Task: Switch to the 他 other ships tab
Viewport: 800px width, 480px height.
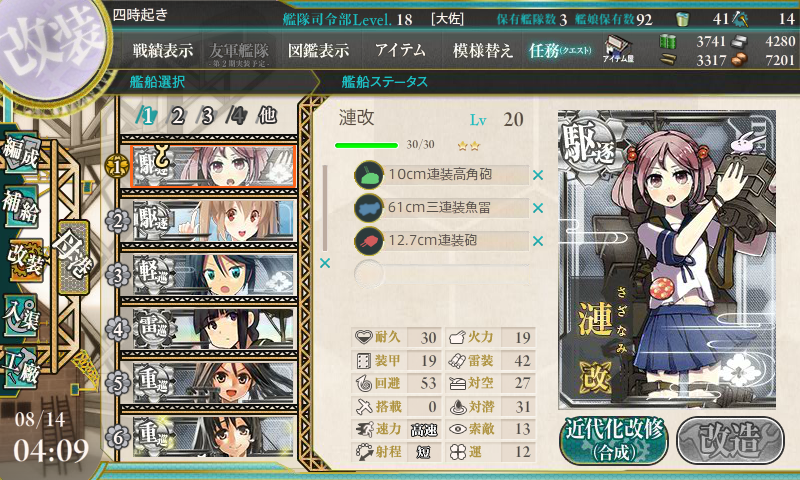Action: [x=267, y=116]
